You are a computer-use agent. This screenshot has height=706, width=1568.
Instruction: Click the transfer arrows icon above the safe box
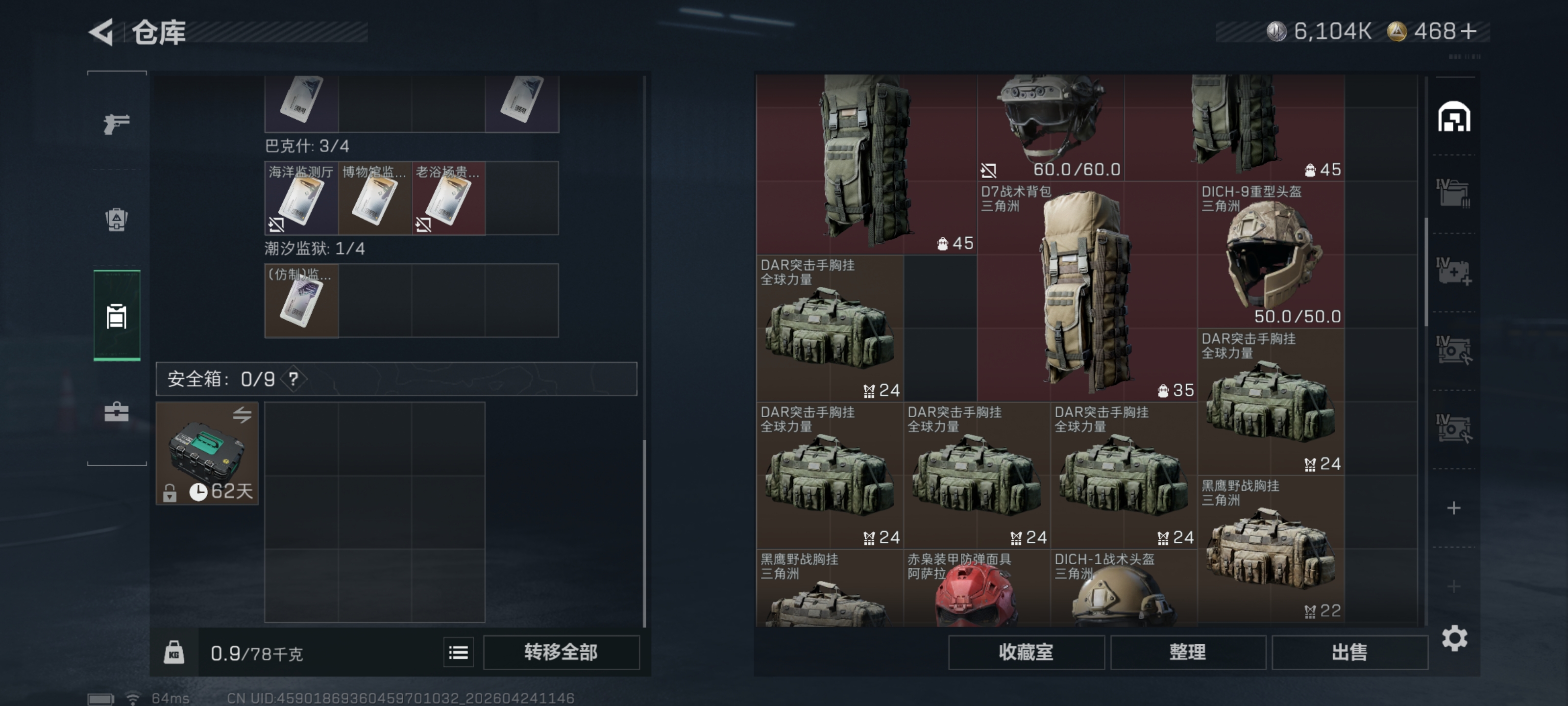[242, 414]
